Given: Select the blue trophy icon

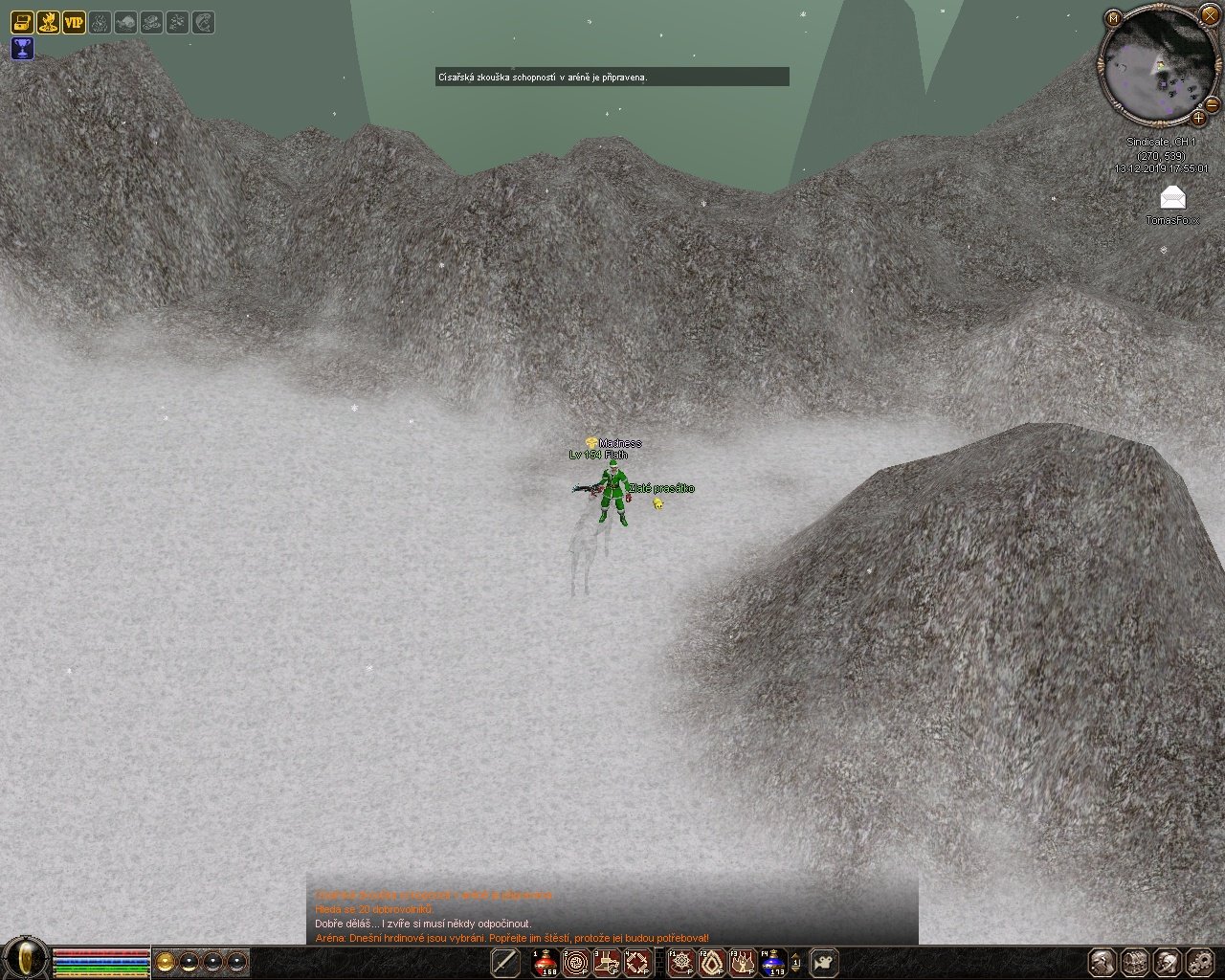Looking at the screenshot, I should [x=22, y=49].
